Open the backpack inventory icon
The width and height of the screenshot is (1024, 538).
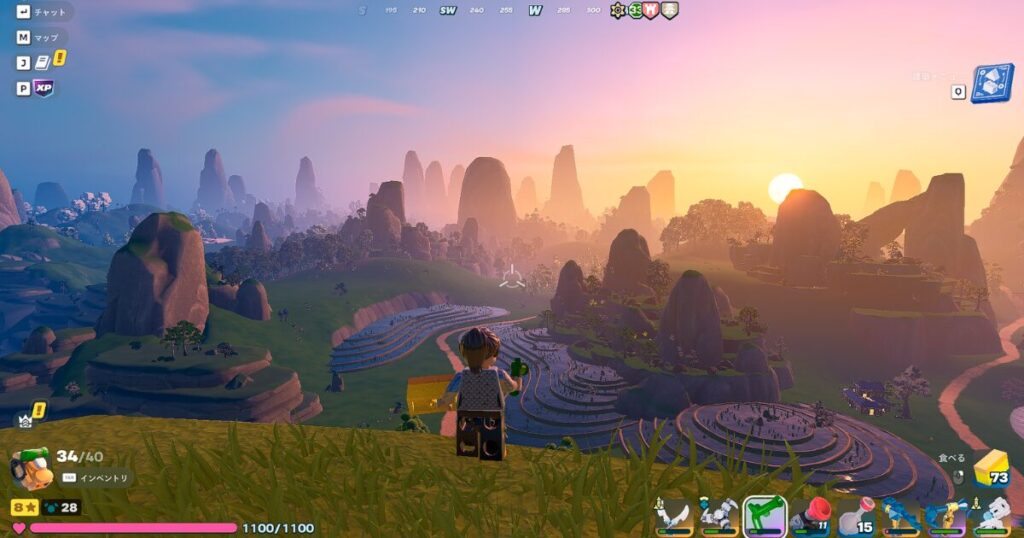click(30, 468)
